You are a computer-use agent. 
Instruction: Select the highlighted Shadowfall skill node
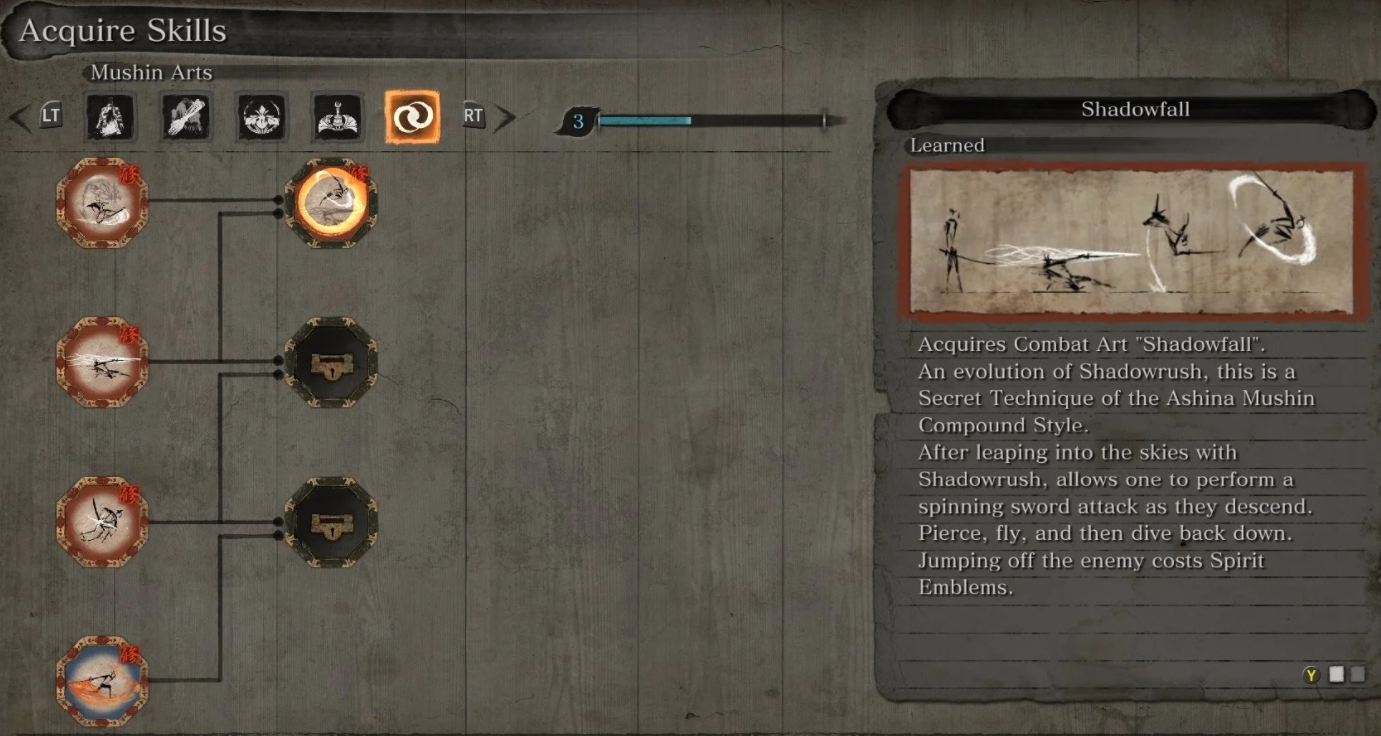point(331,203)
